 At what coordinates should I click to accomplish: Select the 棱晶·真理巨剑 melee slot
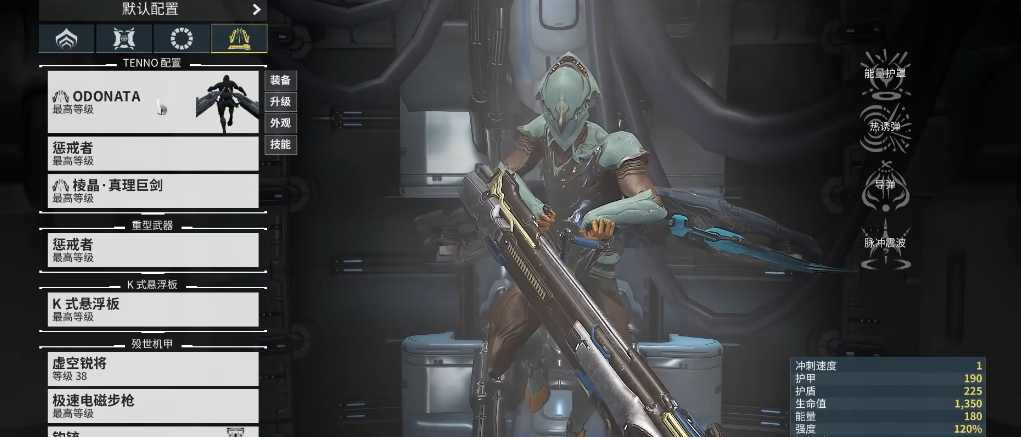point(153,190)
